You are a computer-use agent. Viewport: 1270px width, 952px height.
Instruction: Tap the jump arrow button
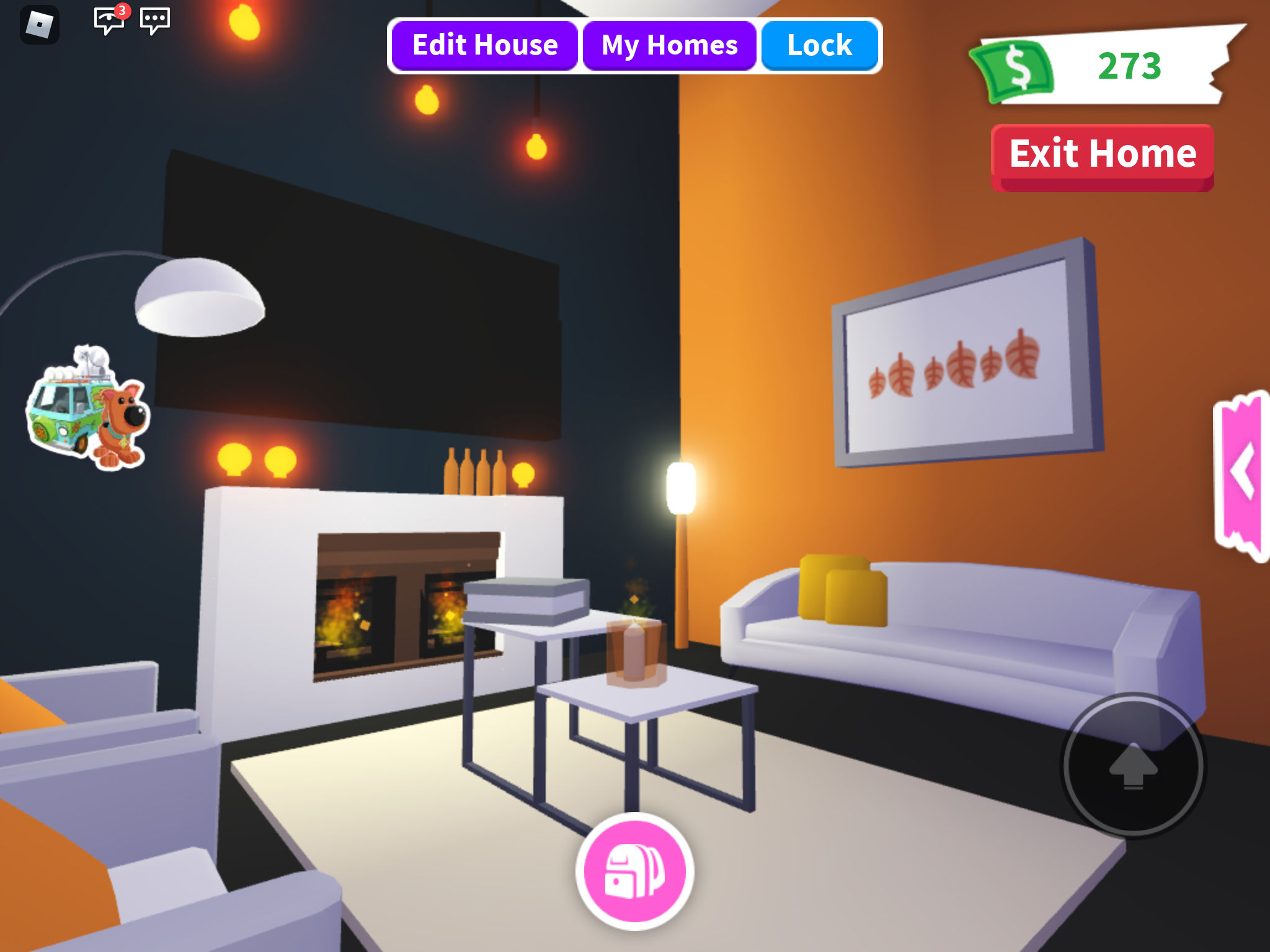click(1133, 765)
